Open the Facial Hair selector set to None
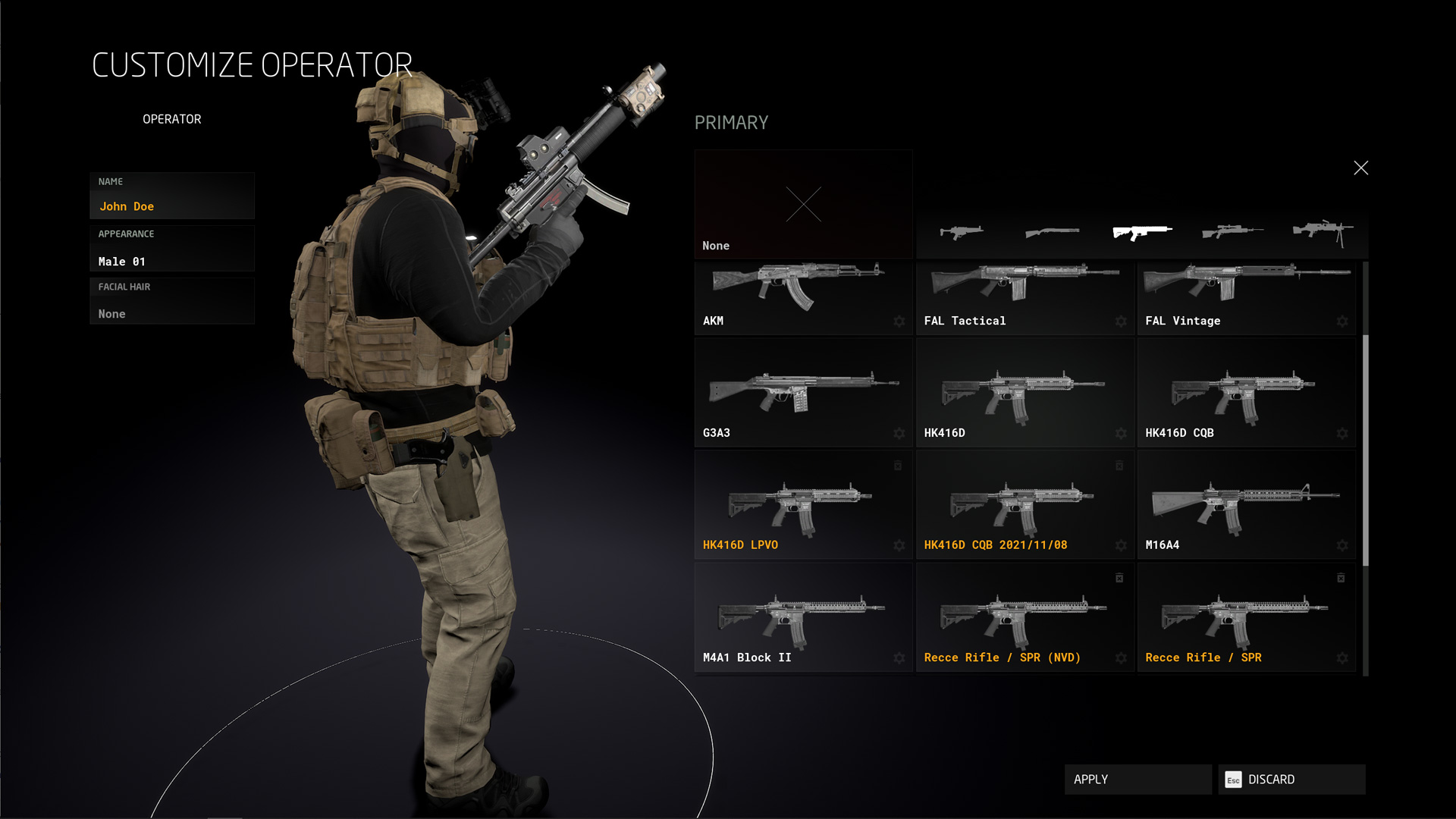Screen dimensions: 1456x819 (x=172, y=301)
